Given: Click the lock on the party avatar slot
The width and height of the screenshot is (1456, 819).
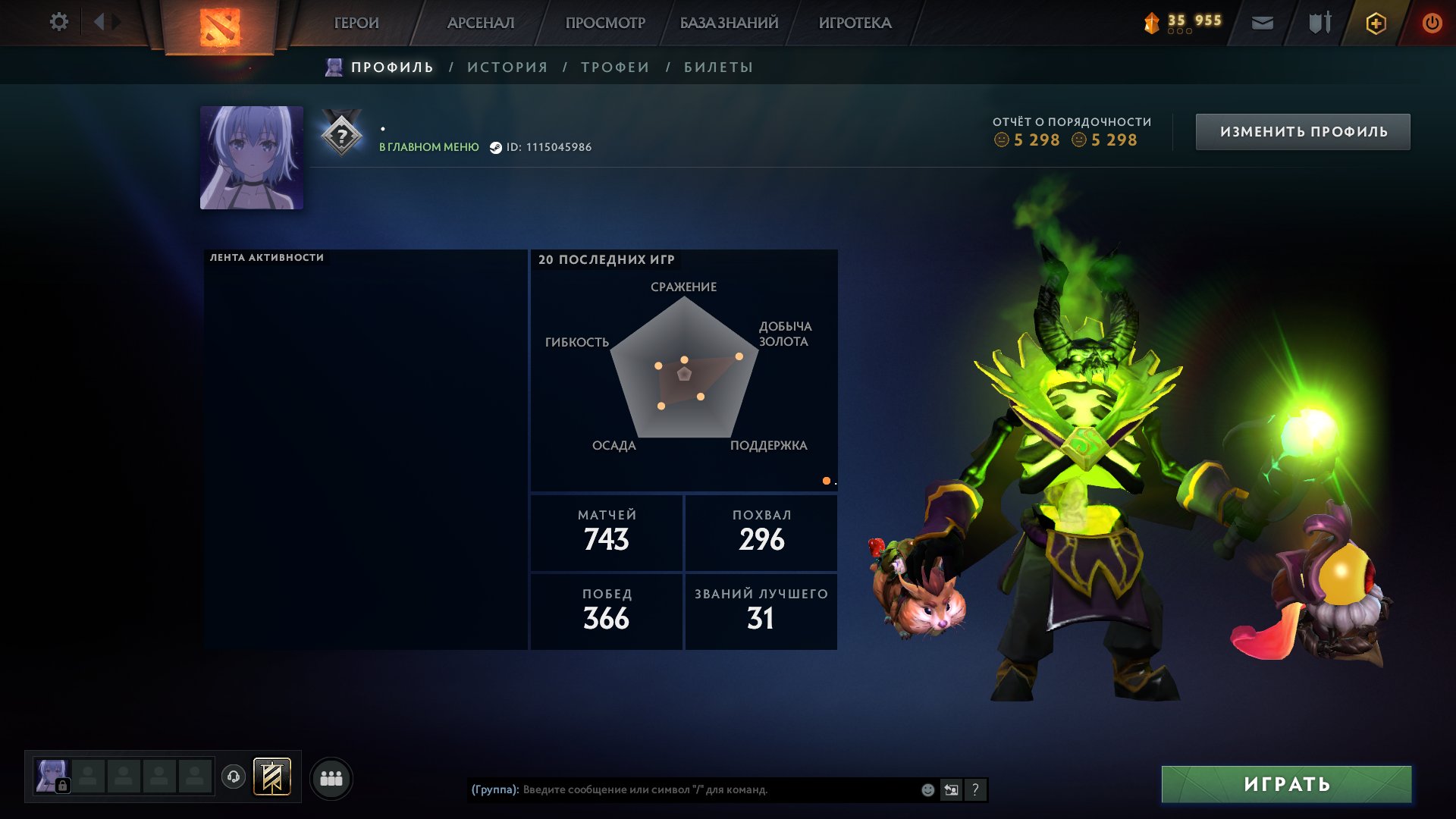Looking at the screenshot, I should [61, 785].
